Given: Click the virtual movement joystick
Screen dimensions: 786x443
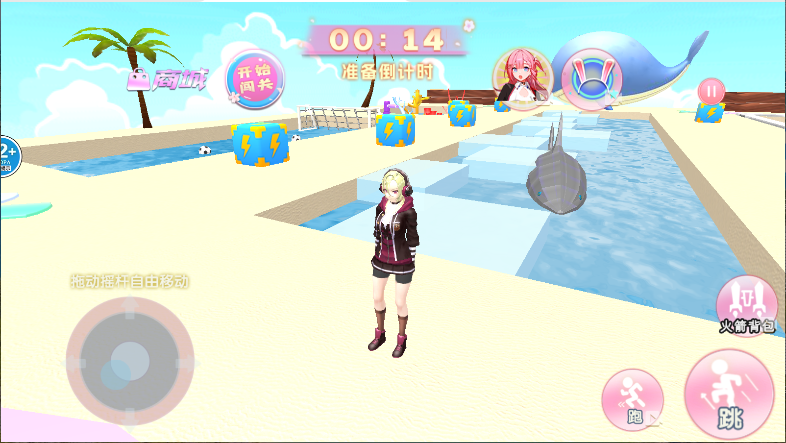Looking at the screenshot, I should 129,357.
